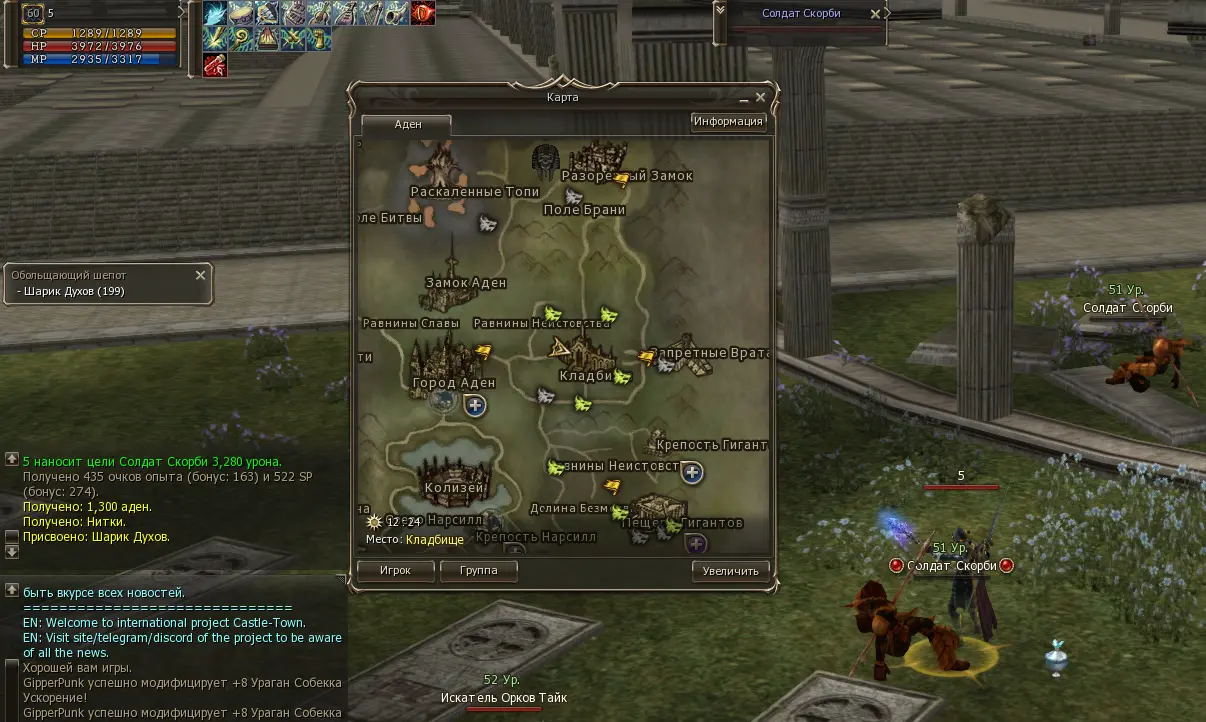1206x722 pixels.
Task: Click the Группа button on the map
Action: pyautogui.click(x=479, y=571)
